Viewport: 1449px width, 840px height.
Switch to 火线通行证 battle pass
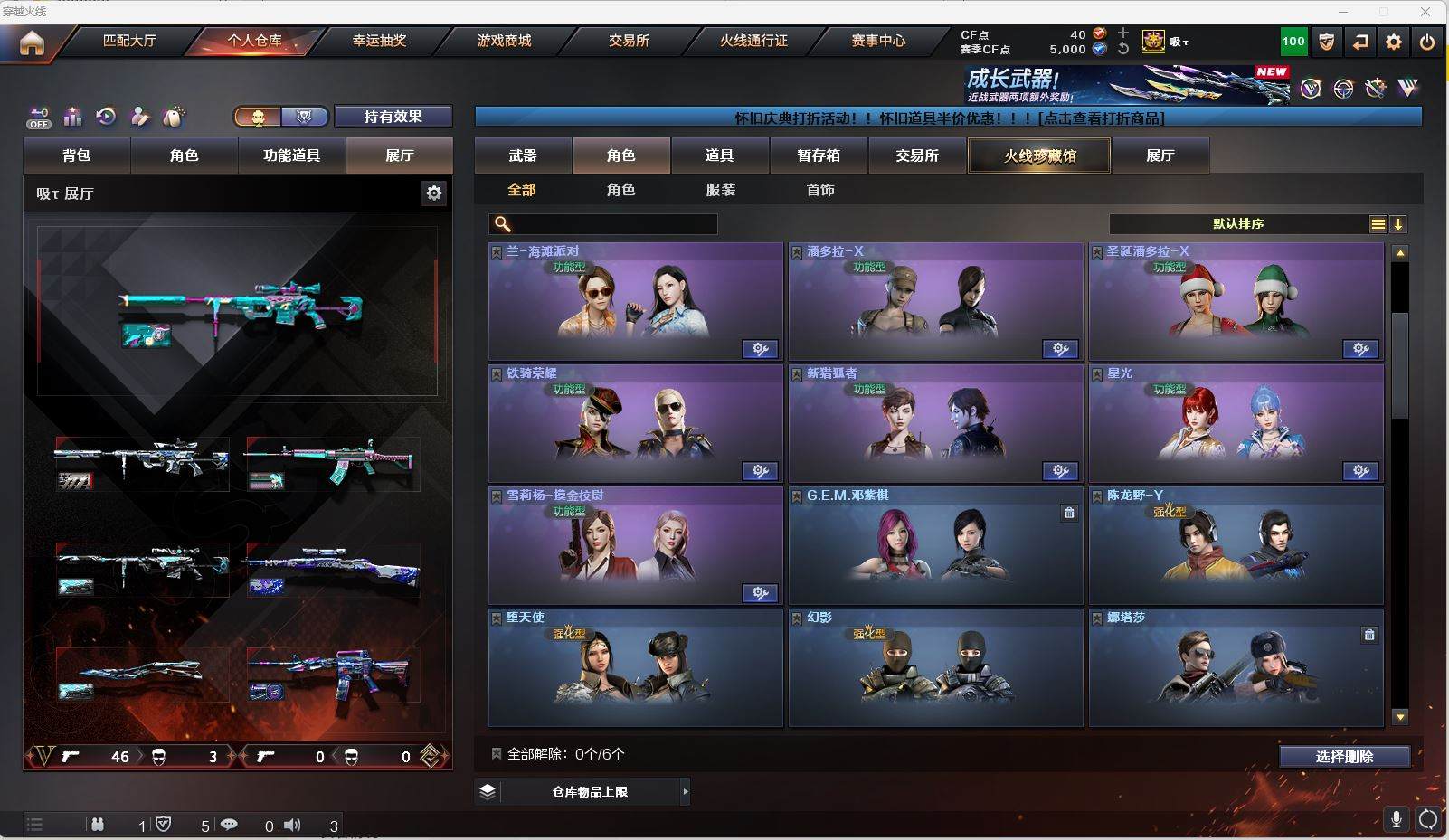click(x=753, y=41)
